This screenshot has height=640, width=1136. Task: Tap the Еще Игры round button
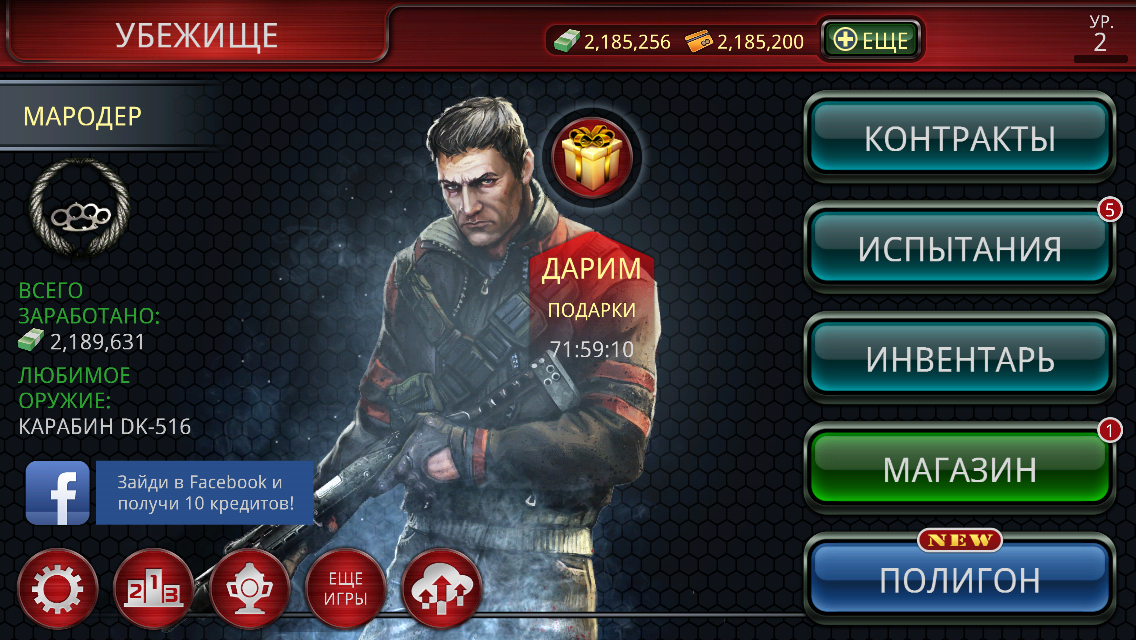tap(345, 589)
